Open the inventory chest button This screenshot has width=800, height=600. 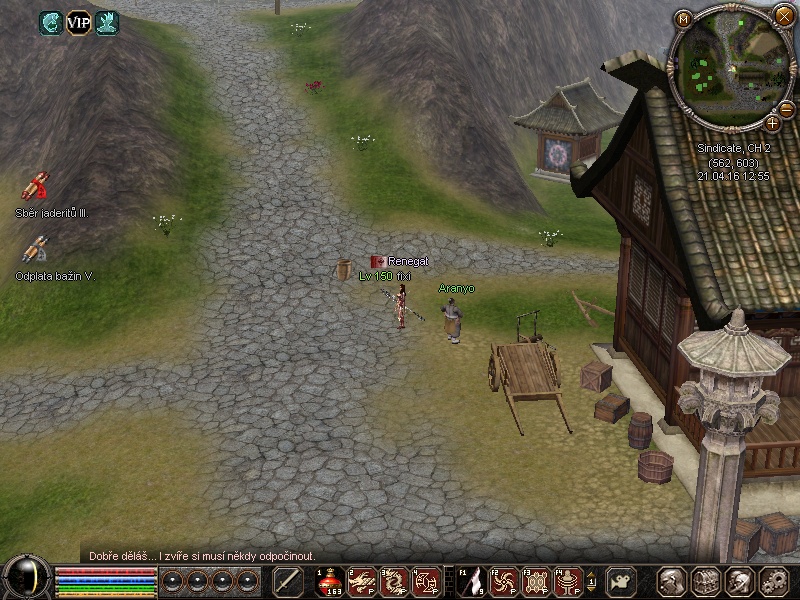coord(705,581)
